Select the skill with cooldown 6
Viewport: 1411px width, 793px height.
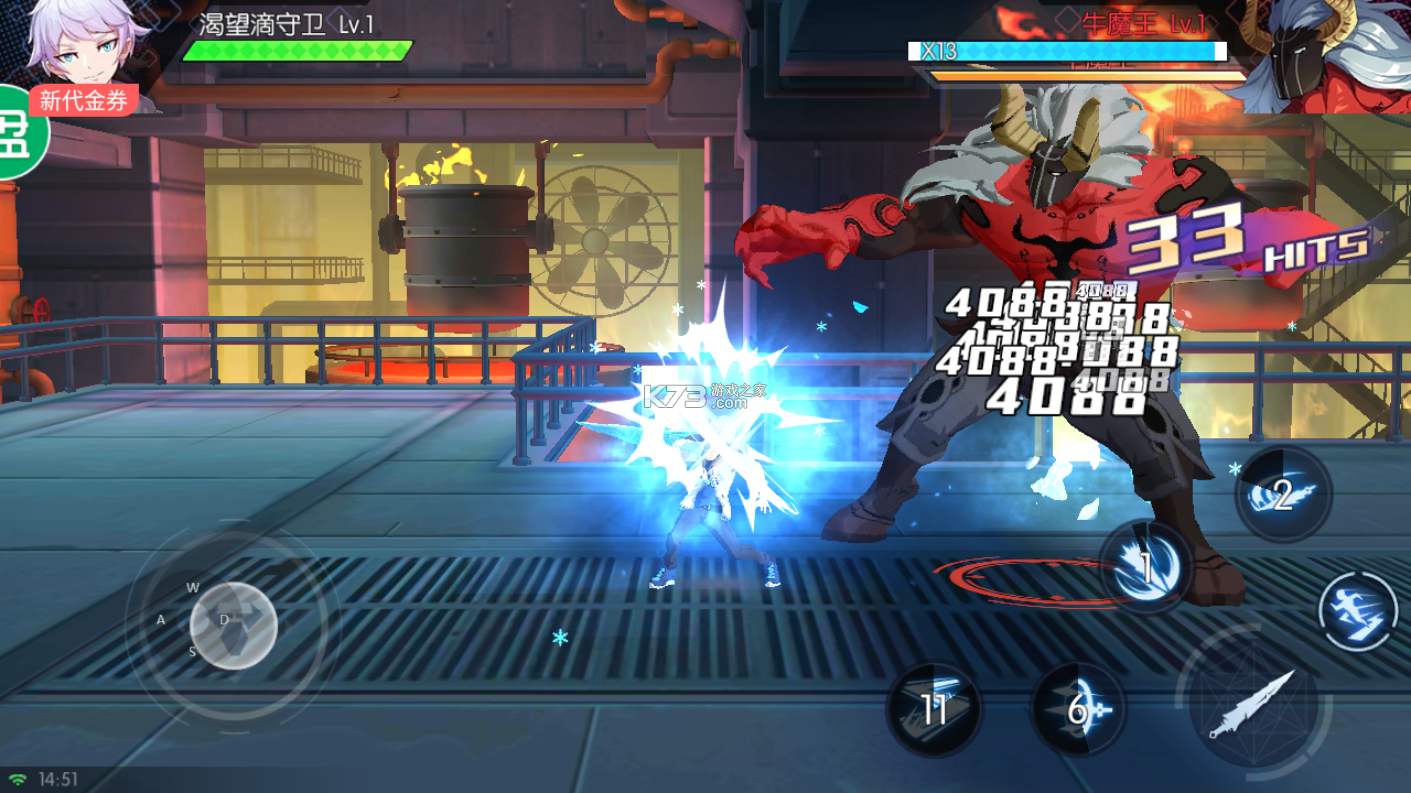tap(1078, 709)
